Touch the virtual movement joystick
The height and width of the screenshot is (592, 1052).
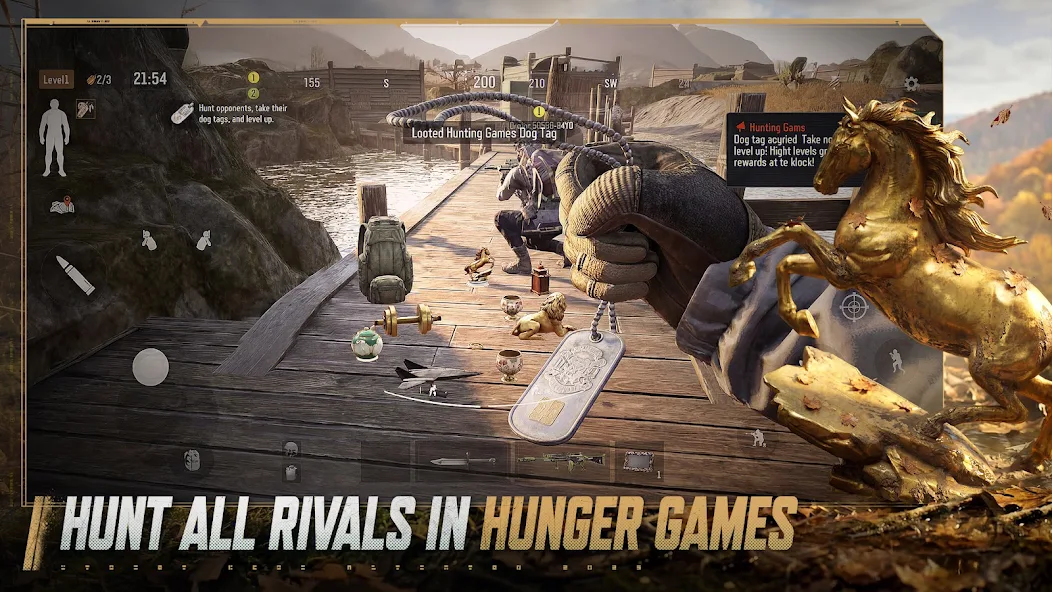(x=151, y=367)
